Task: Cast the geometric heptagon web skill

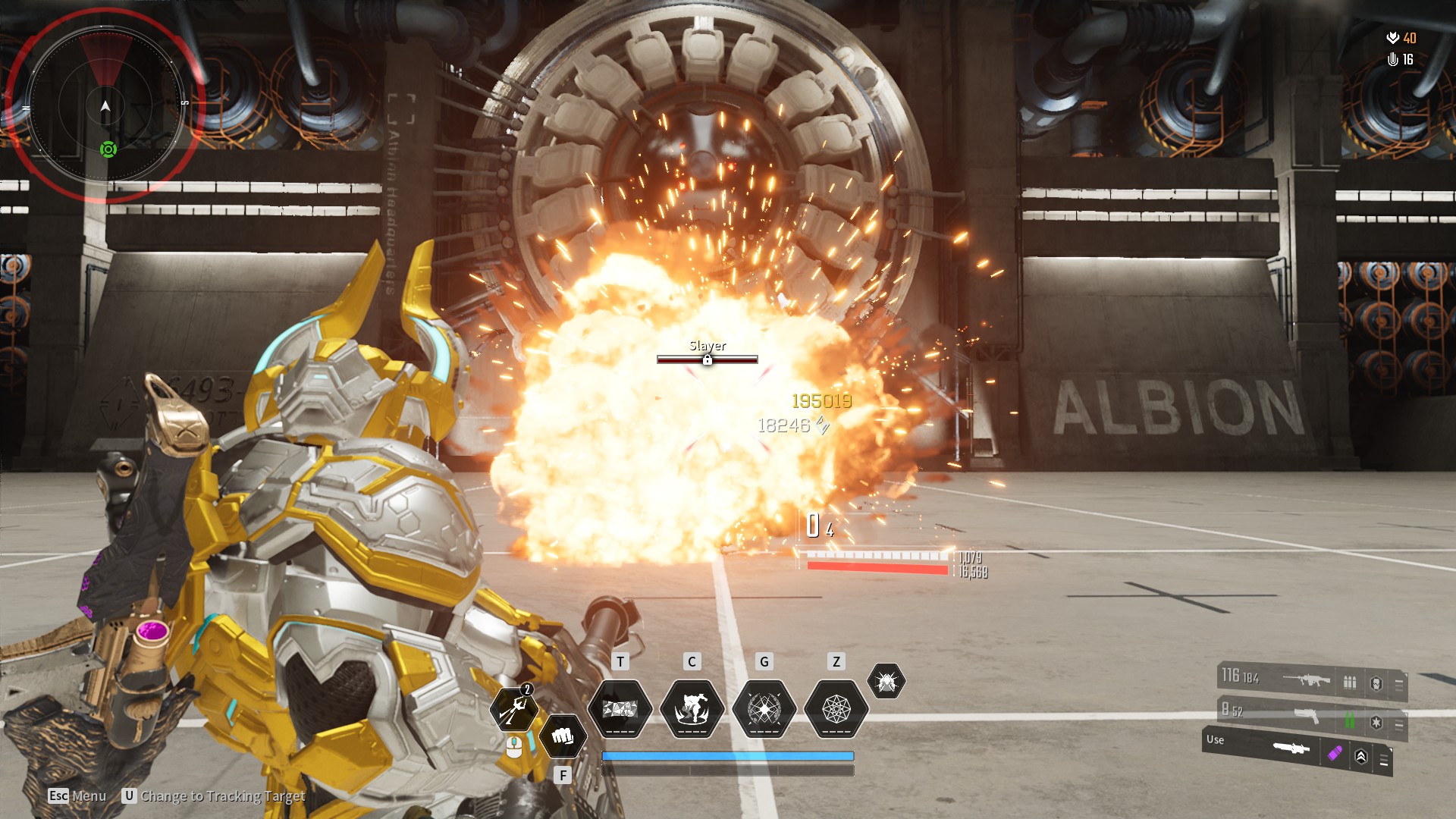Action: click(836, 709)
